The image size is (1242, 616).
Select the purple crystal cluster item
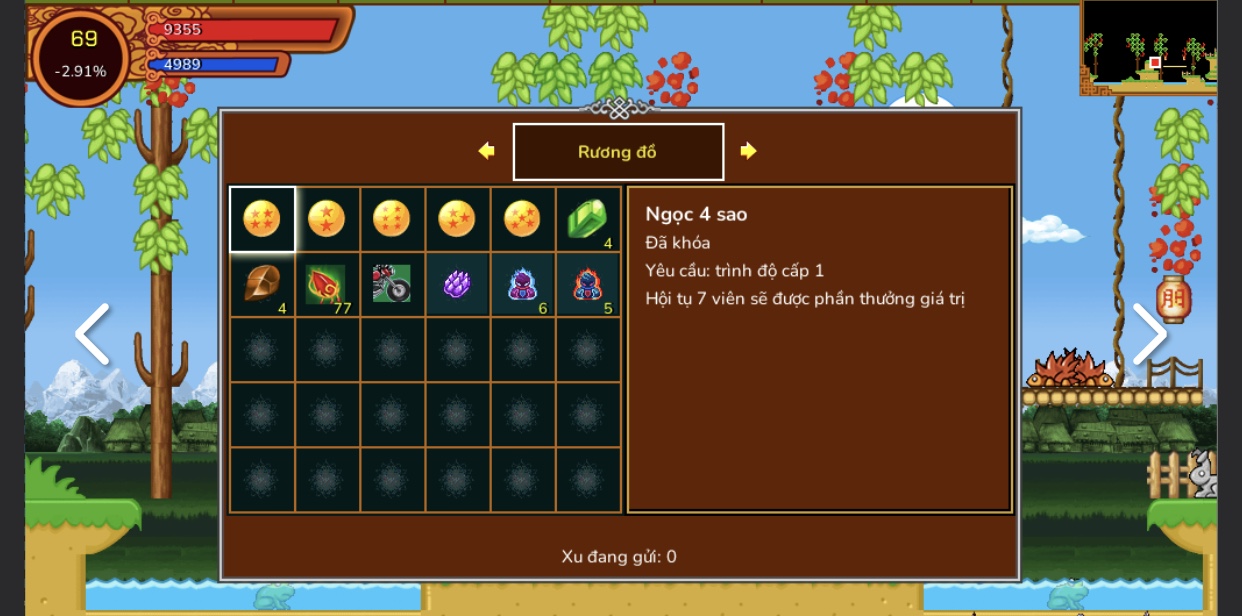click(x=457, y=285)
